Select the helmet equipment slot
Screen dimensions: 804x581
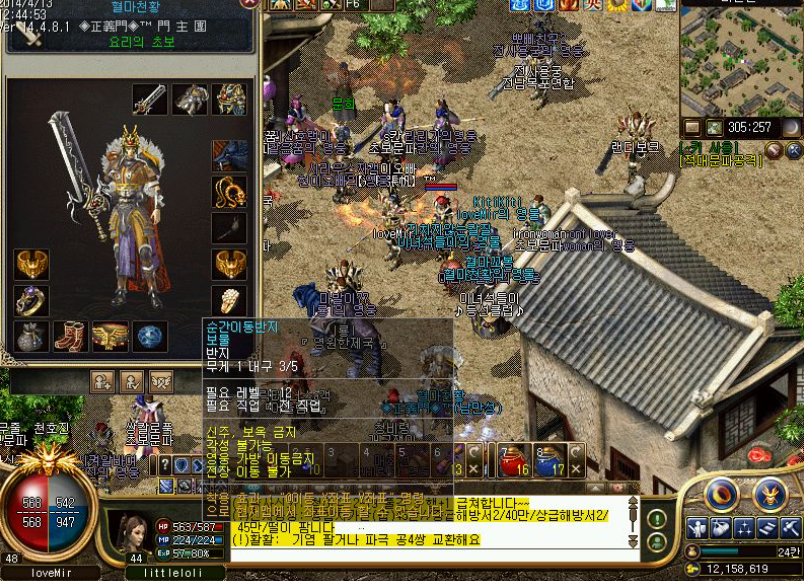[x=190, y=99]
